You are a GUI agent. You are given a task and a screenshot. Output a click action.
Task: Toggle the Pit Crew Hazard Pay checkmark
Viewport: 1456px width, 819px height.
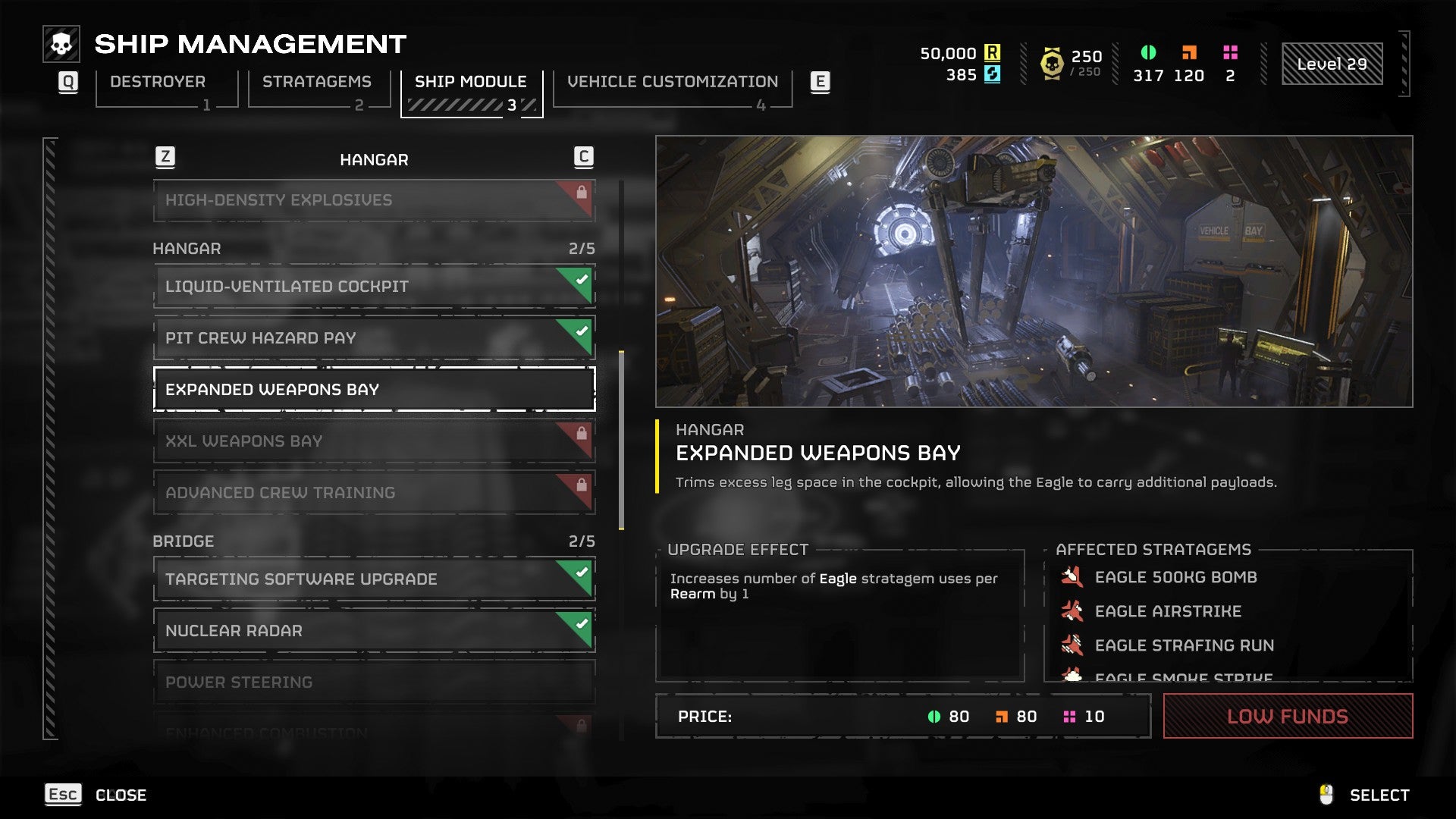(x=579, y=331)
